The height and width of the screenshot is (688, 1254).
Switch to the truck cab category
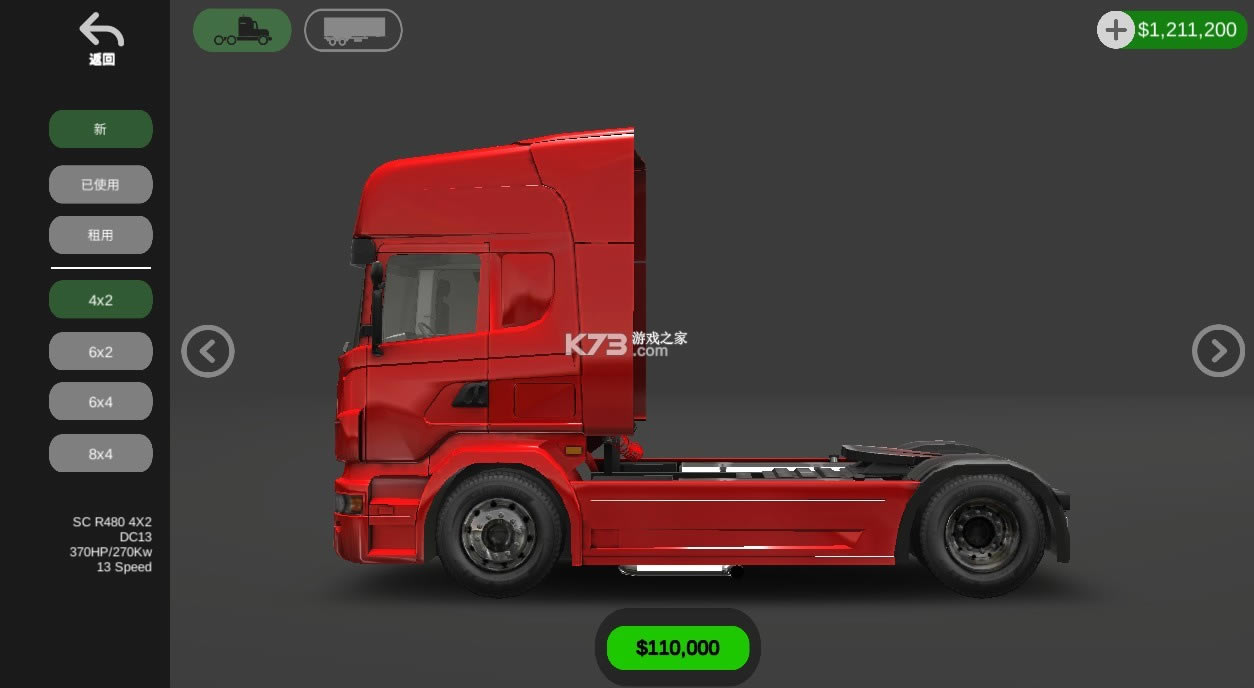242,30
